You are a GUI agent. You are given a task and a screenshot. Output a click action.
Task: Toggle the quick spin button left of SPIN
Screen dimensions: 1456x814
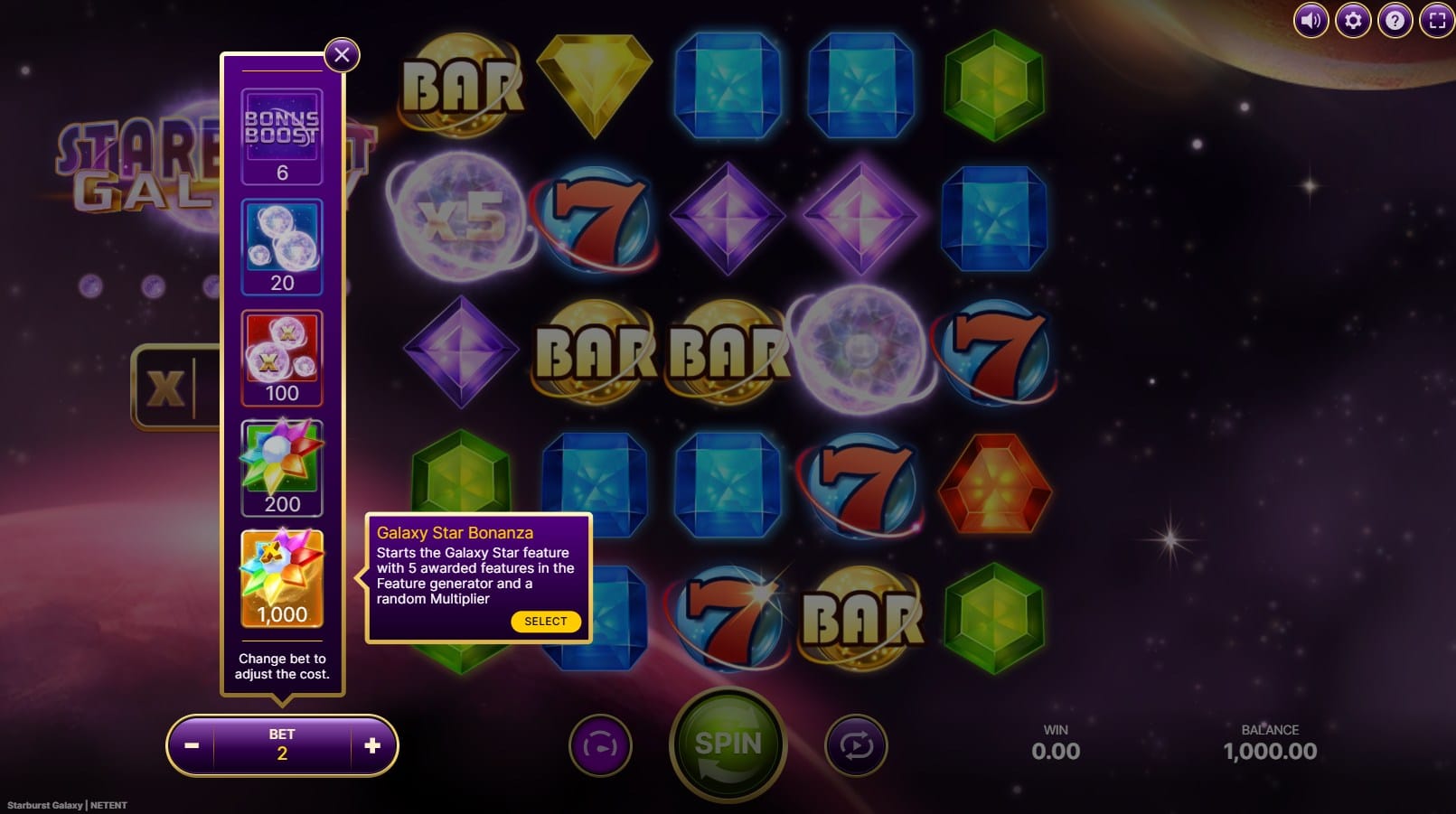[600, 745]
